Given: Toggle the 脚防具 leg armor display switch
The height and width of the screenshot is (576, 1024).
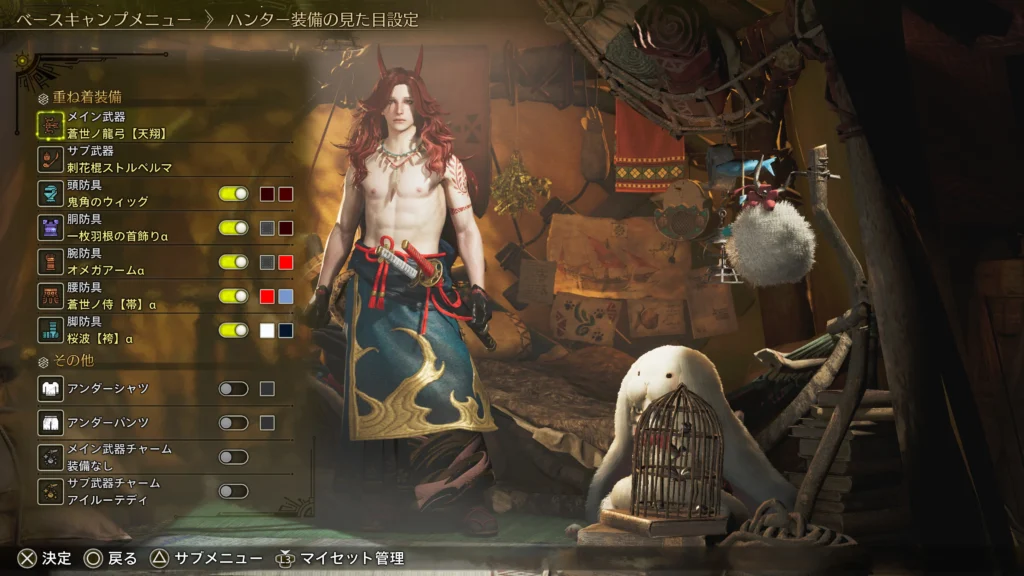Looking at the screenshot, I should click(233, 330).
